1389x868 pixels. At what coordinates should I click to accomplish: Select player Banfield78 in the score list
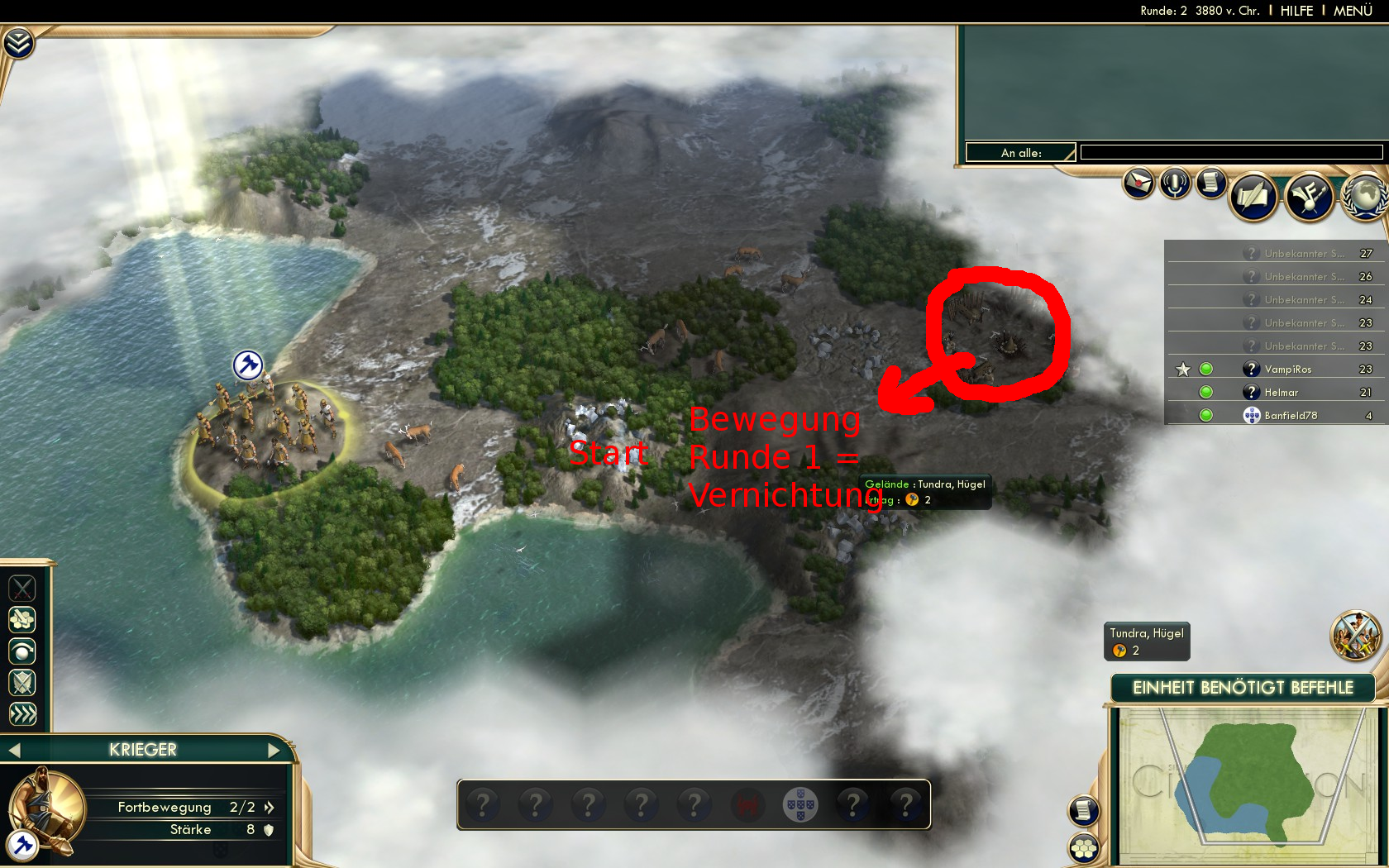(x=1290, y=416)
